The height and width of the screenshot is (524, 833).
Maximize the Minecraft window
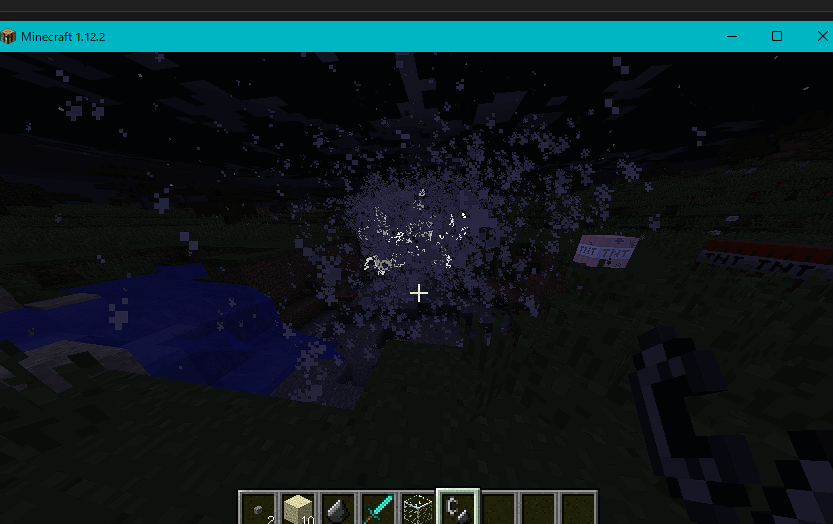[777, 36]
